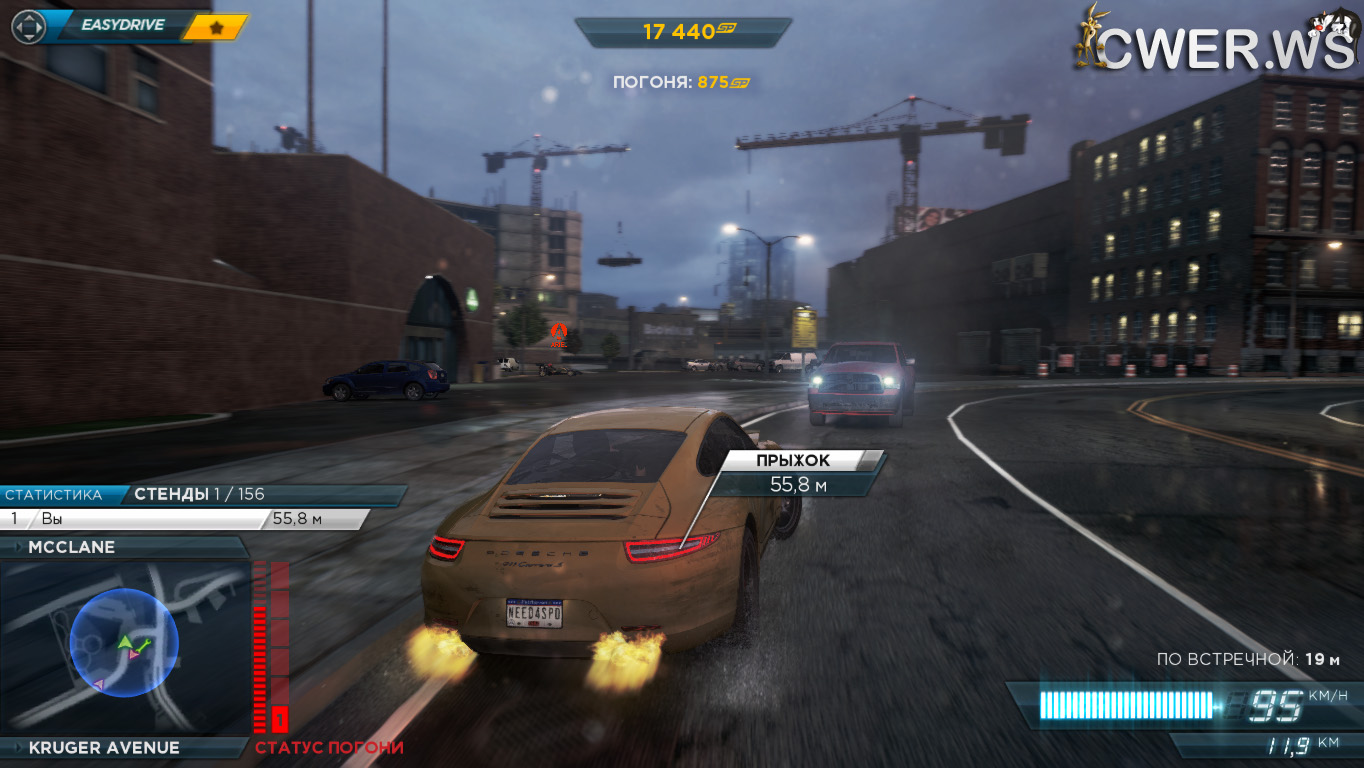Open the circular minimap

click(124, 643)
